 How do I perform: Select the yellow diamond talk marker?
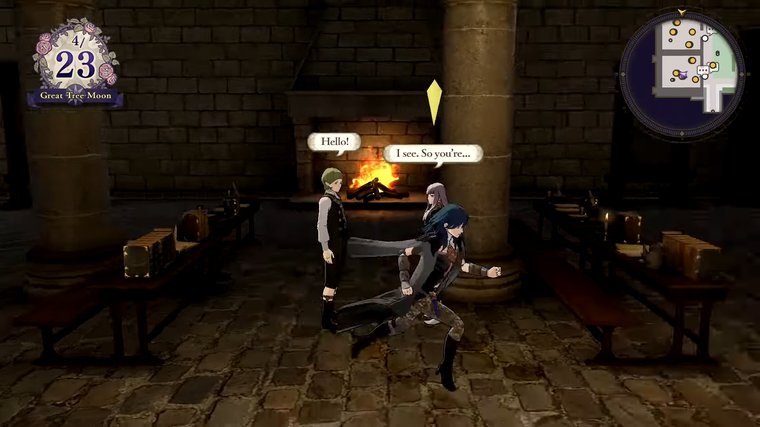434,102
